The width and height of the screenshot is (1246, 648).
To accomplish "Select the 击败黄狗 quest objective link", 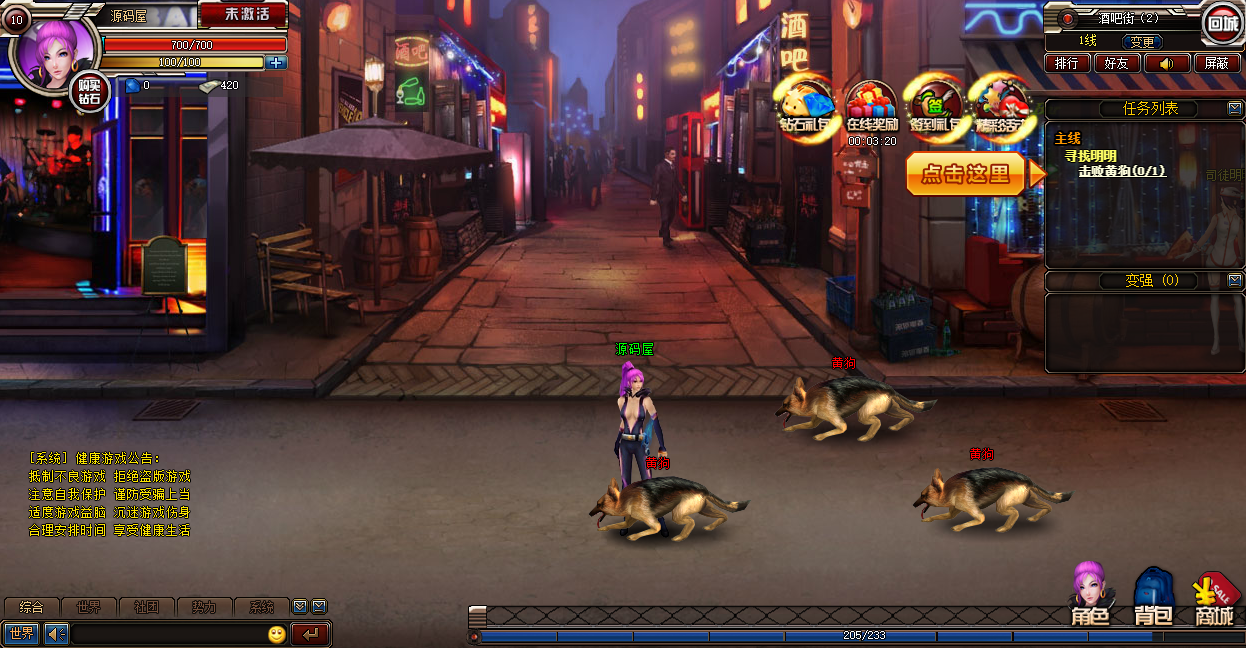I will [x=1121, y=171].
